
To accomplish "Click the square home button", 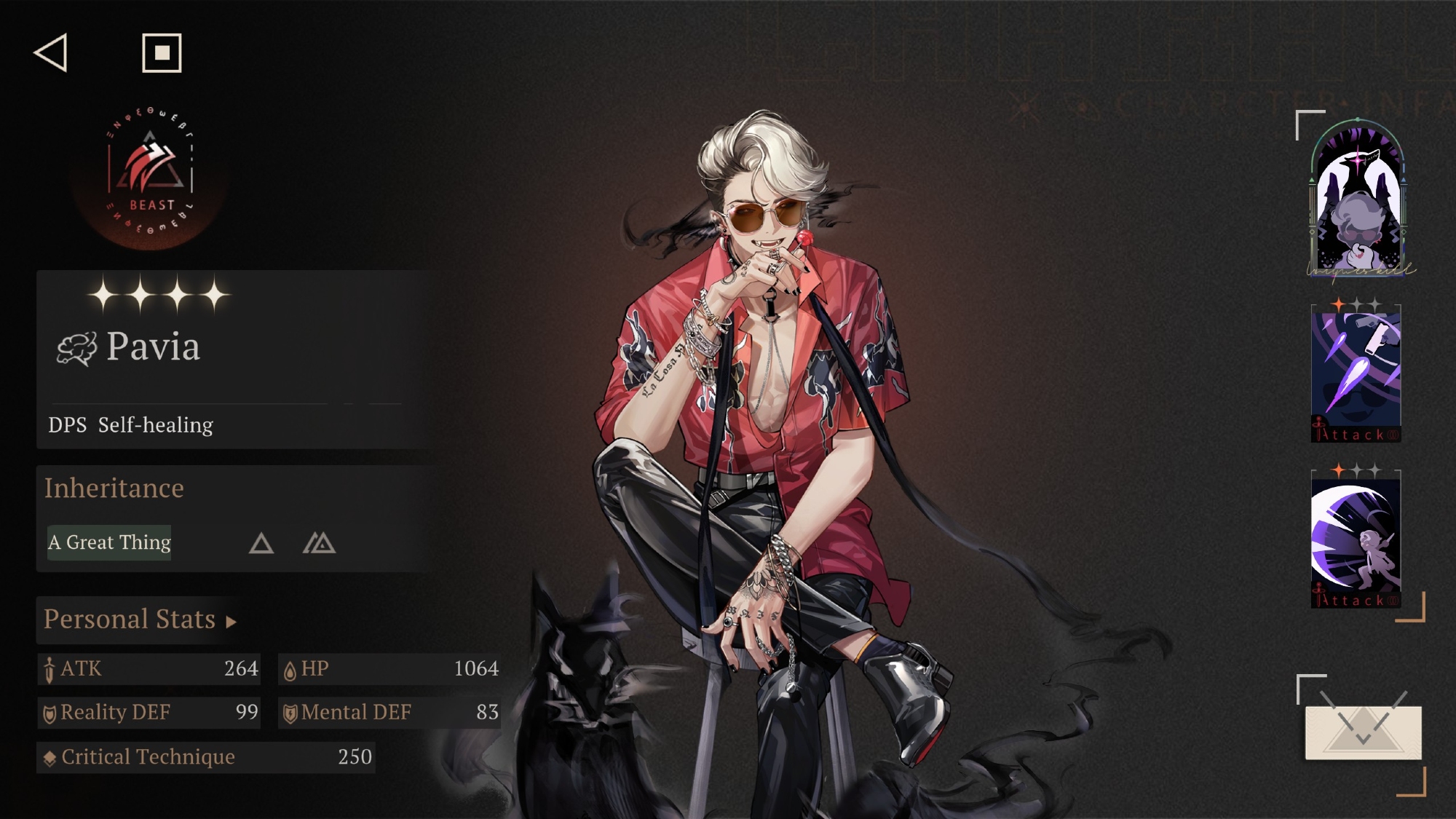I will point(162,52).
